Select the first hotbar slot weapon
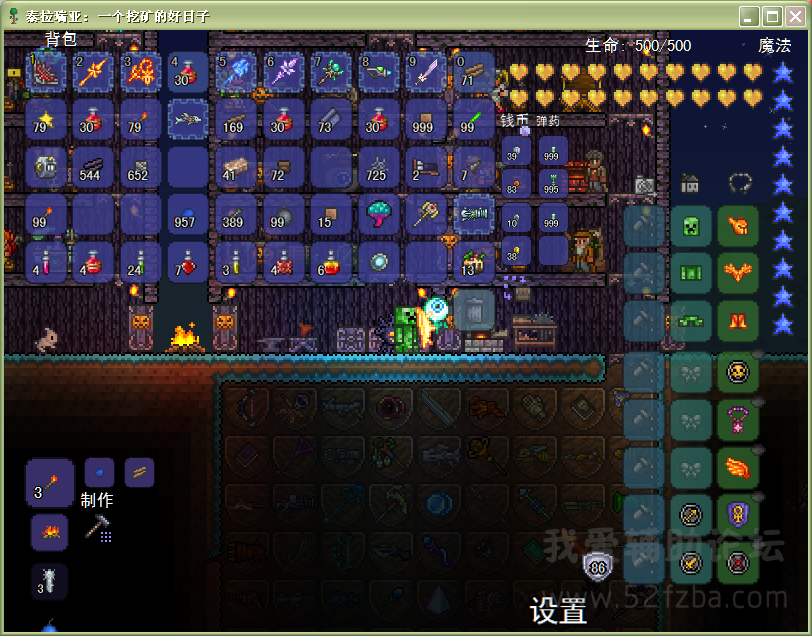812x636 pixels. point(45,72)
